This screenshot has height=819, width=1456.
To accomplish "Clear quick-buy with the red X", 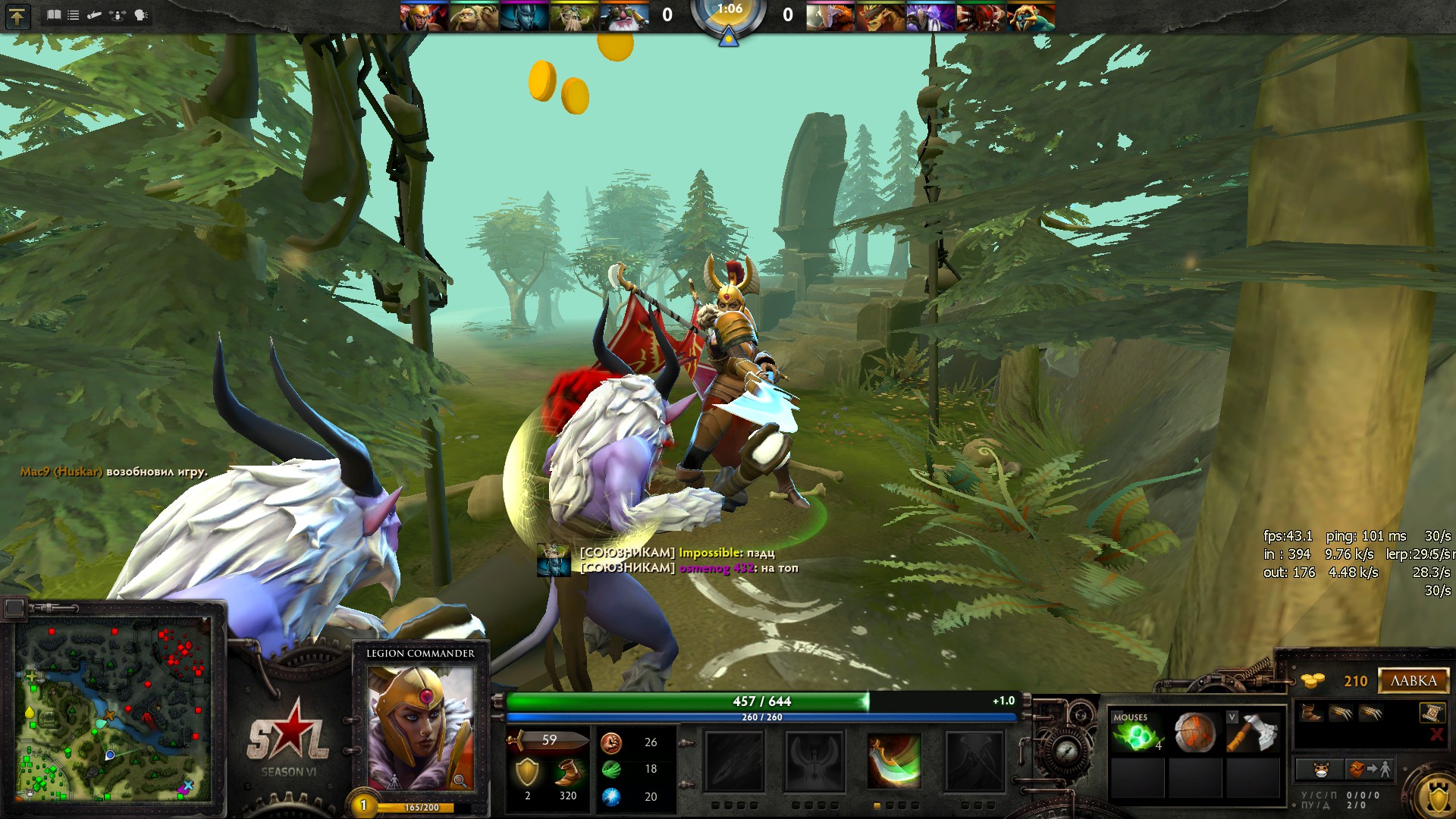I will 1436,734.
